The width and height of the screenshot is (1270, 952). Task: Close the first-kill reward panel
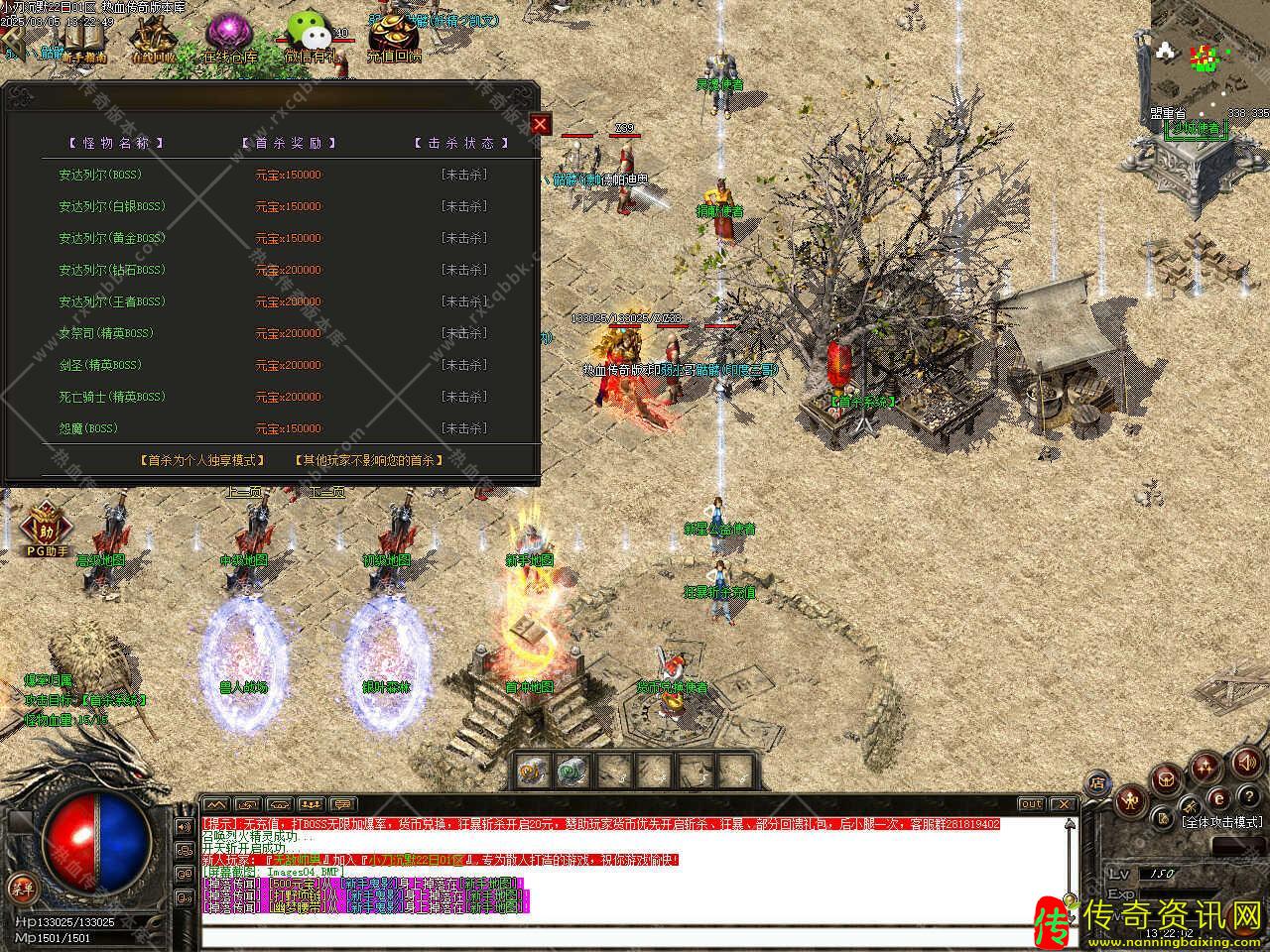[x=540, y=124]
